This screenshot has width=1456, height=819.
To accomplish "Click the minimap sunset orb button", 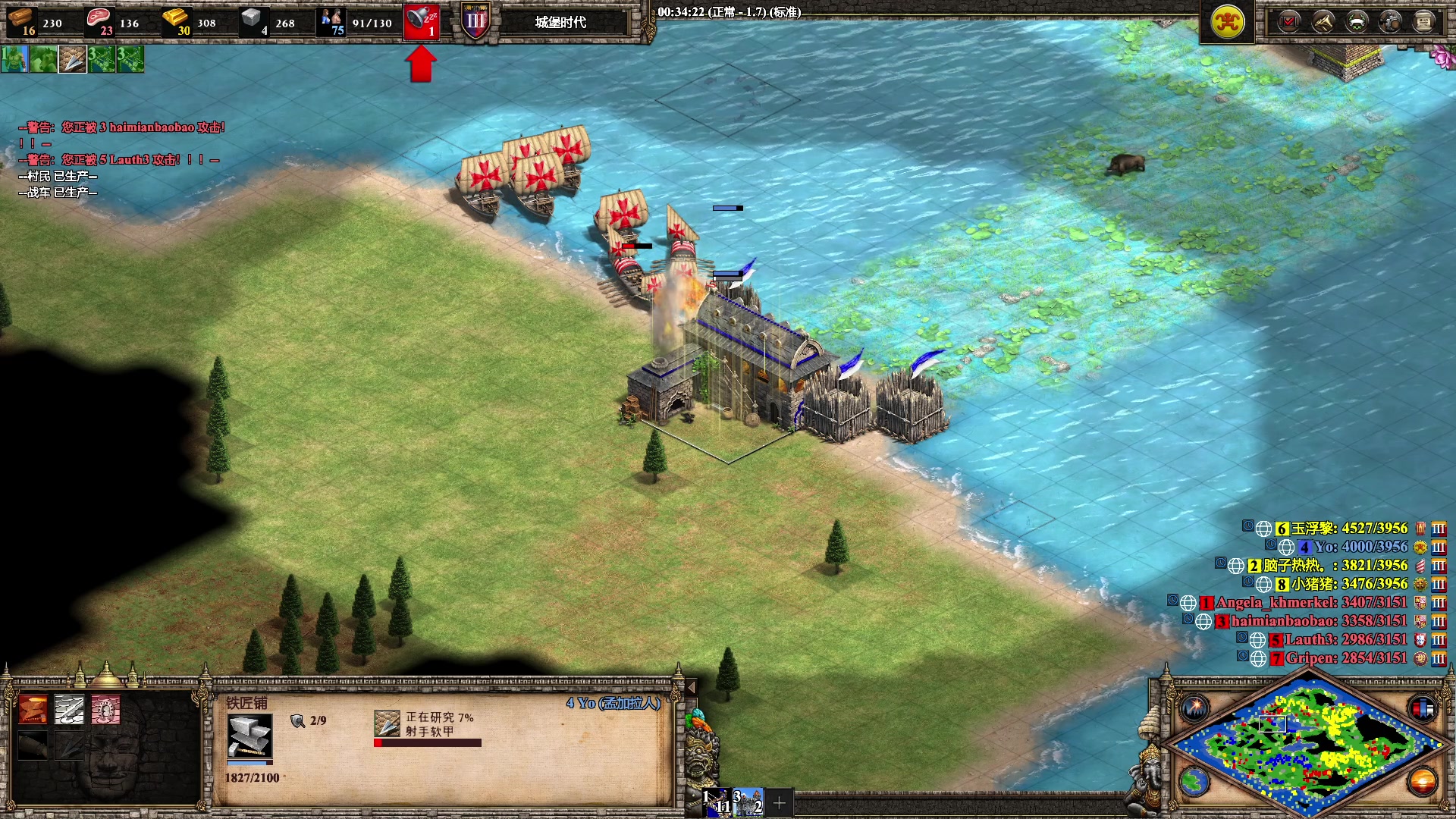I will (x=1423, y=781).
